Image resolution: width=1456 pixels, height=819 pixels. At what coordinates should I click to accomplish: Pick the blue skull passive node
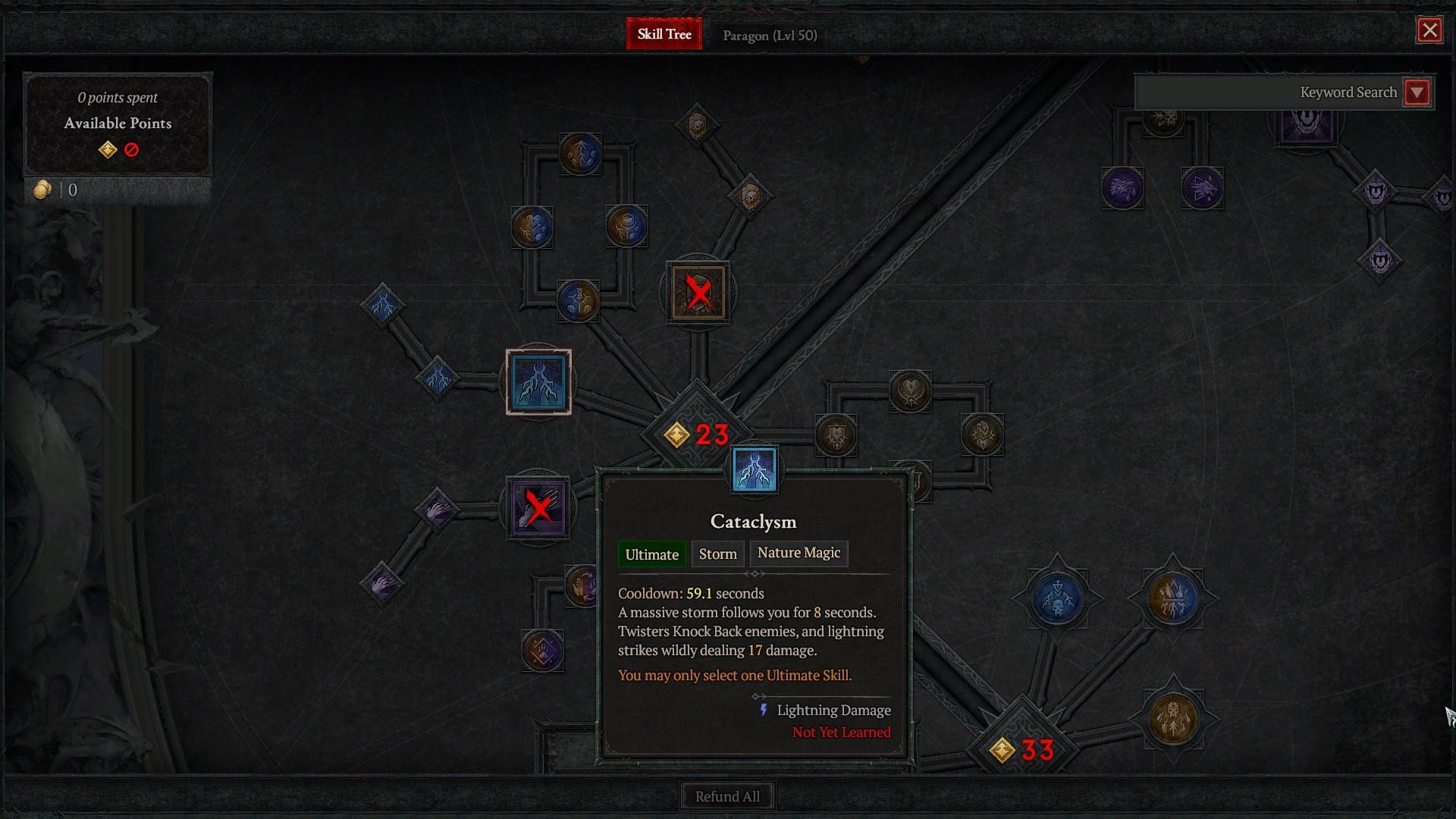[1057, 598]
